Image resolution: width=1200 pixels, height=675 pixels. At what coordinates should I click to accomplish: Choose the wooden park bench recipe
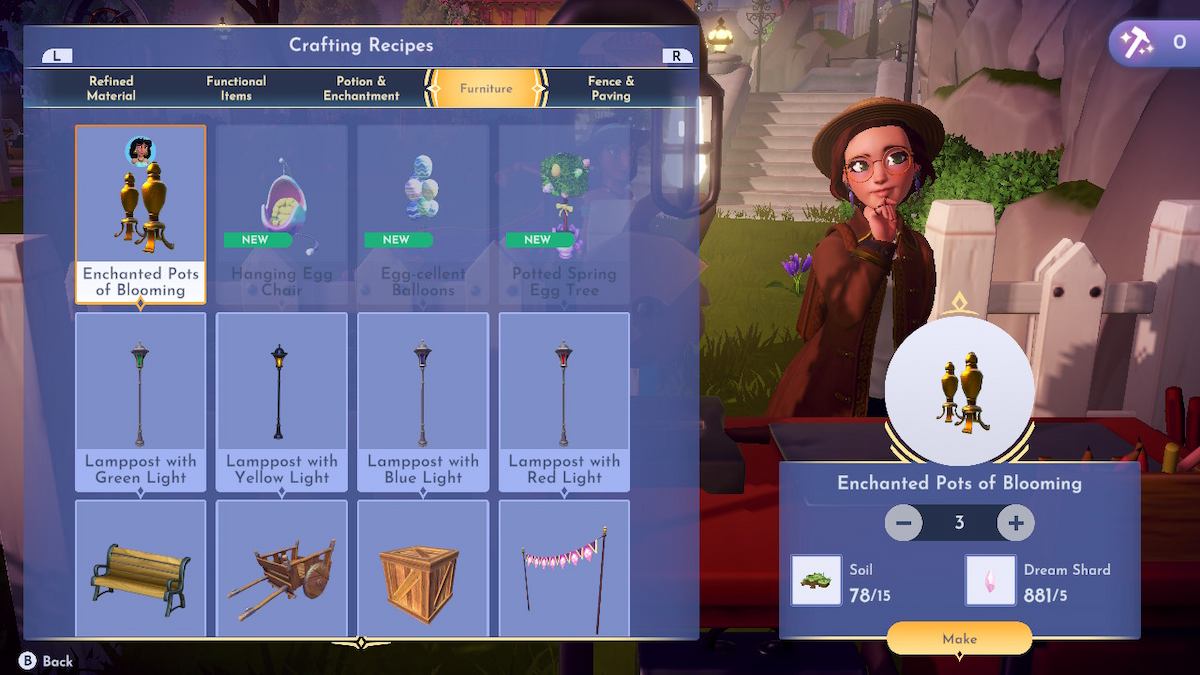[x=141, y=568]
